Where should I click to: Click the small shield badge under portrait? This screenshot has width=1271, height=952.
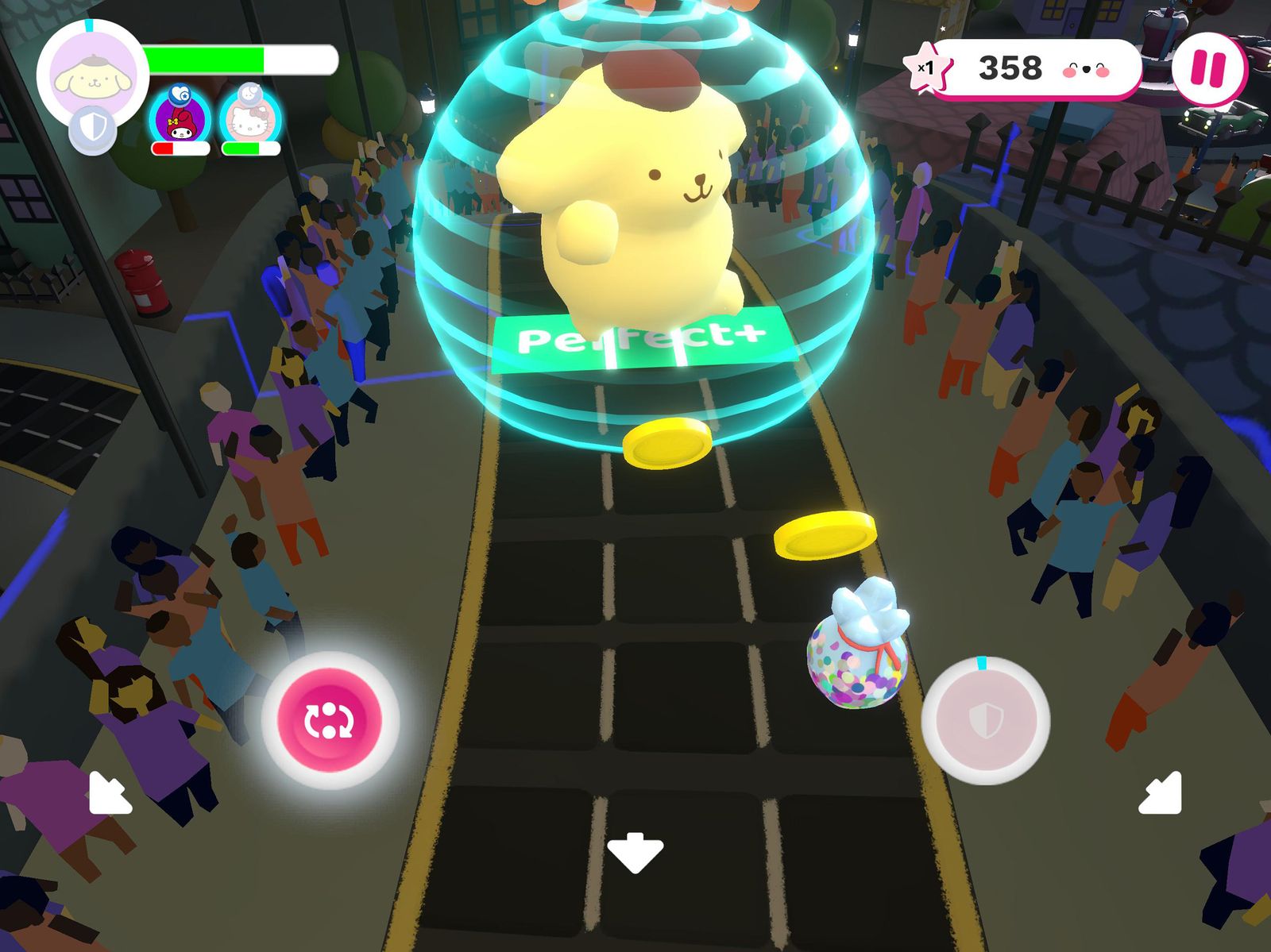[92, 129]
